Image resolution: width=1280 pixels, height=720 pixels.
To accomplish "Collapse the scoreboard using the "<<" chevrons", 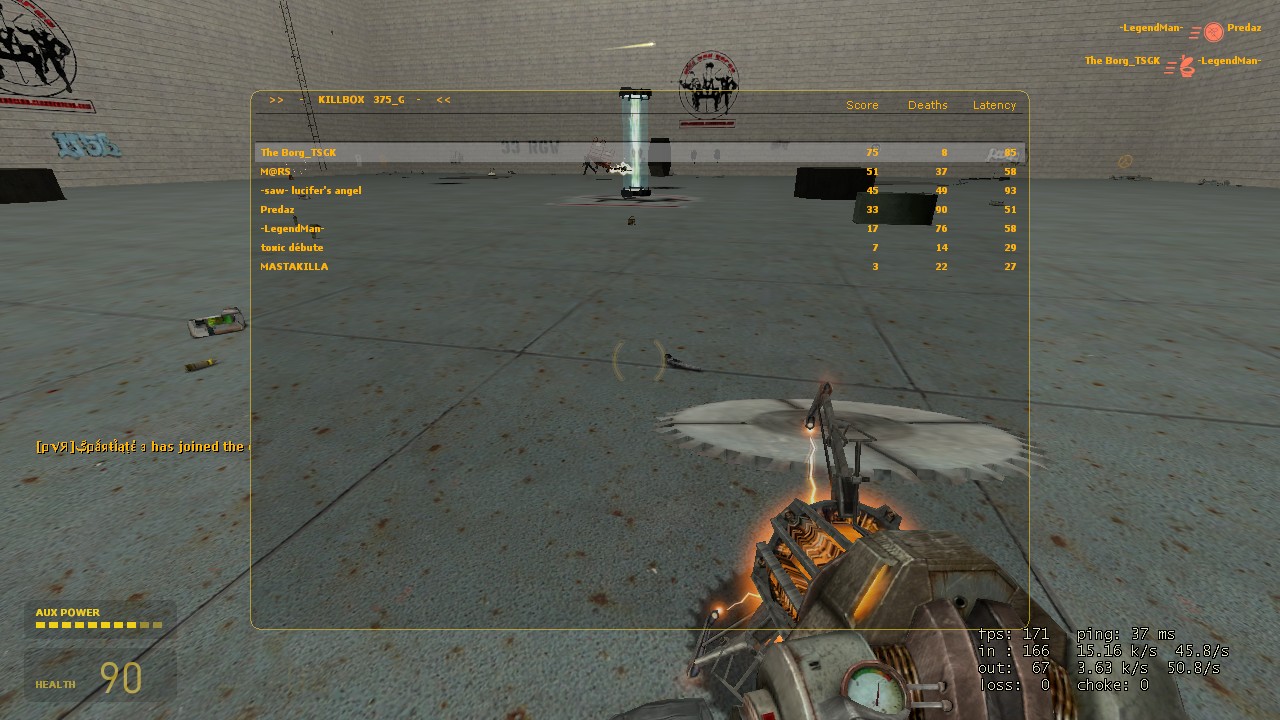I will [442, 100].
